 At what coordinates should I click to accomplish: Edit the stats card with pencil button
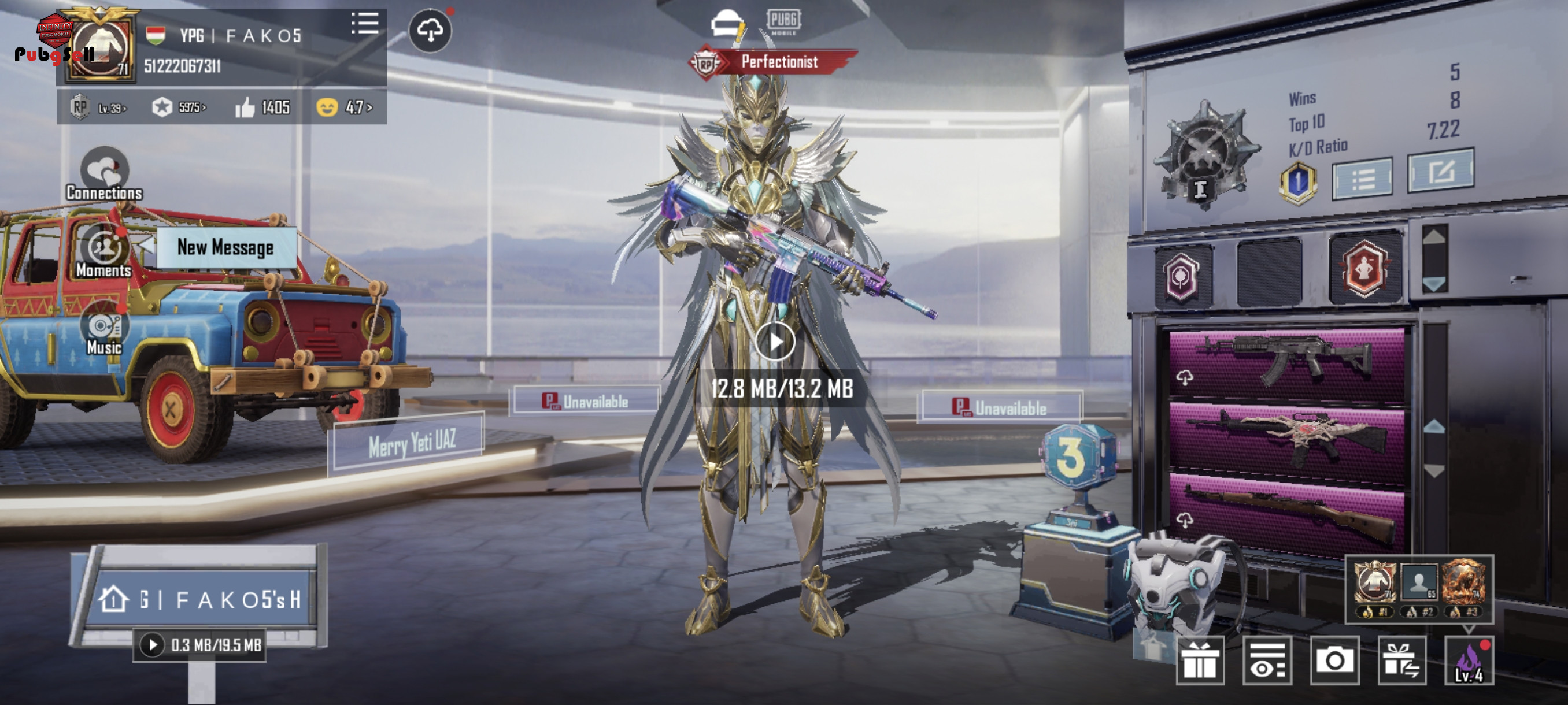point(1441,172)
